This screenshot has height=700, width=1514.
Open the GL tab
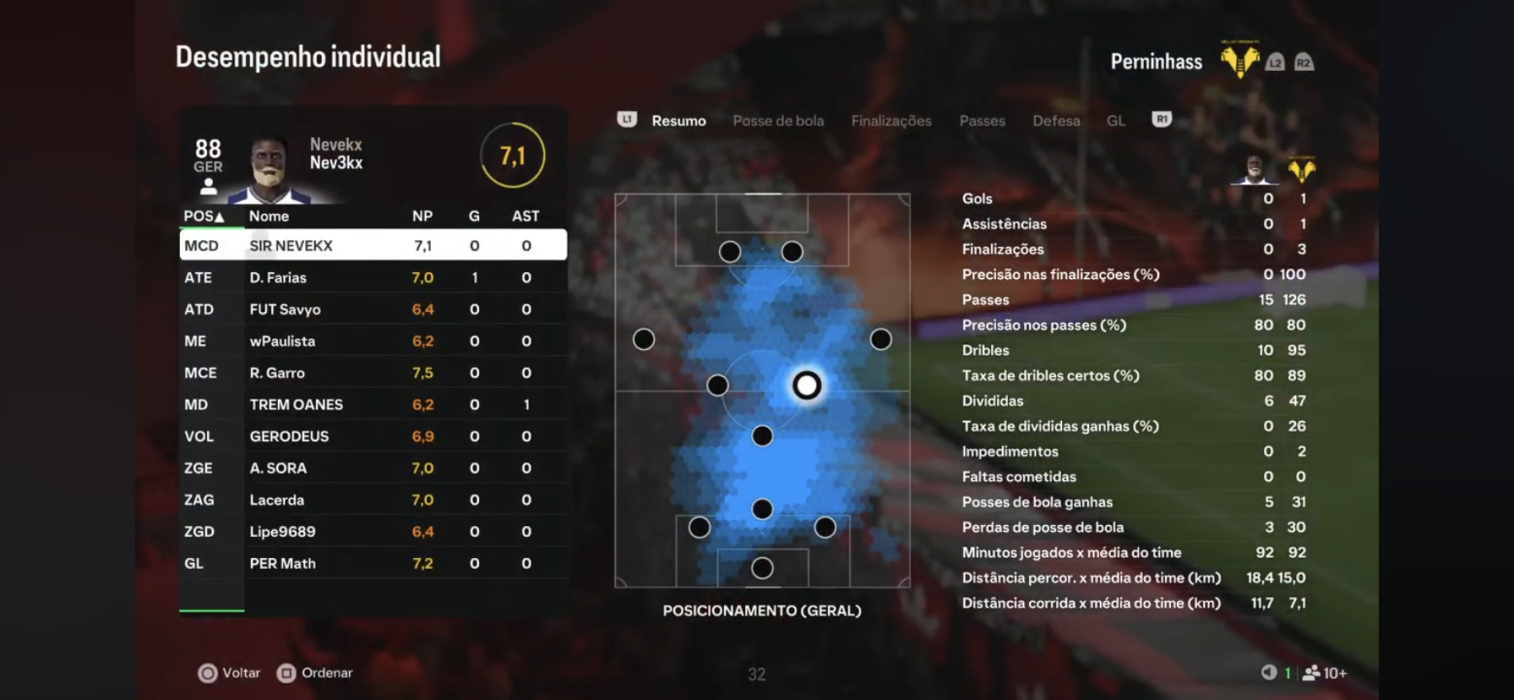1116,121
